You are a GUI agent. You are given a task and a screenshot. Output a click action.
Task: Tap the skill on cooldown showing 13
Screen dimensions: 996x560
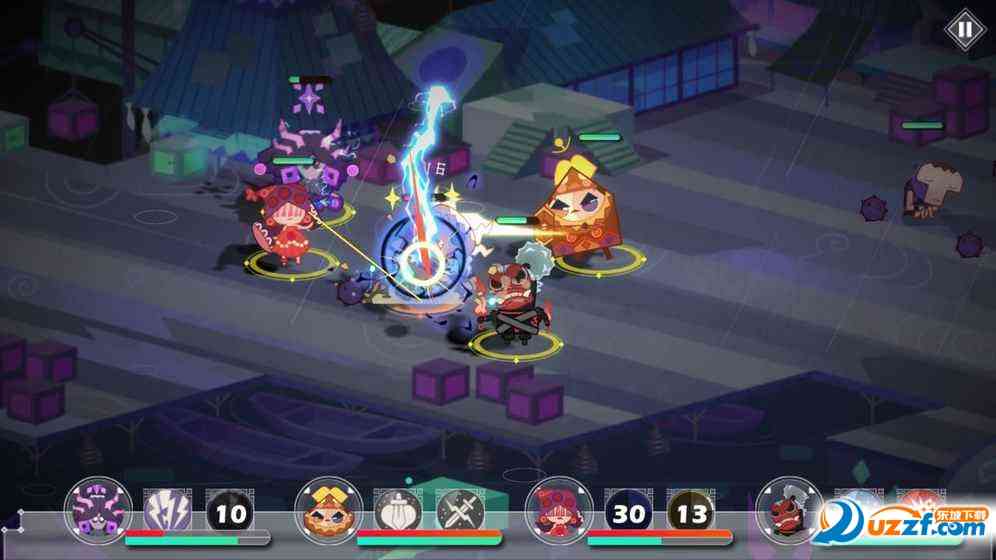691,514
